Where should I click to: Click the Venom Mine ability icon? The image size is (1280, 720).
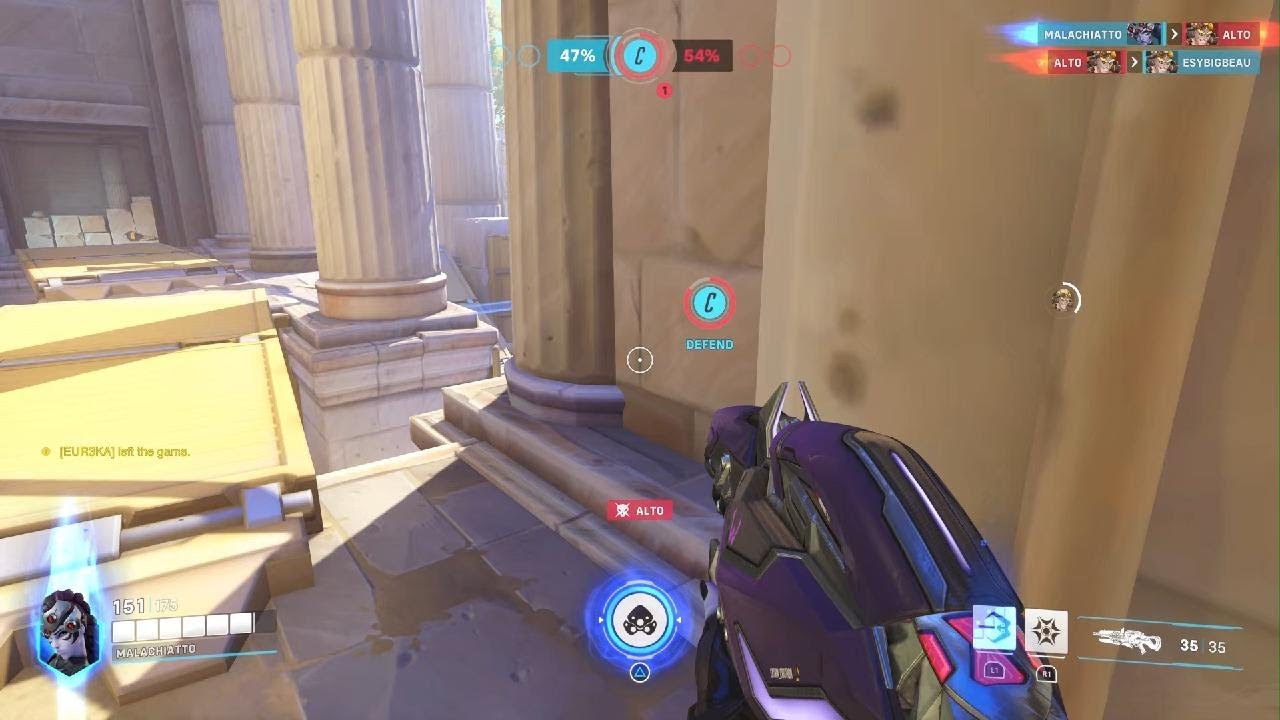[1047, 629]
